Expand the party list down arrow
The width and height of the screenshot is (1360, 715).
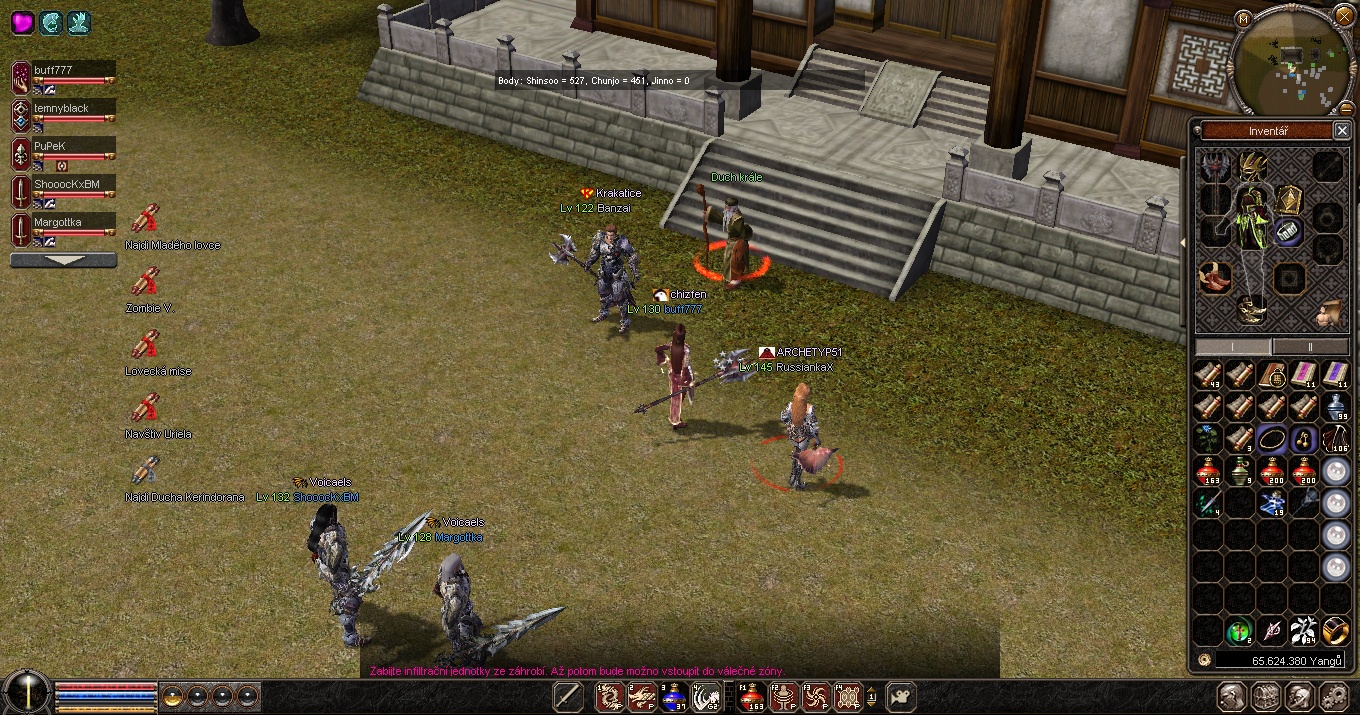pos(63,260)
